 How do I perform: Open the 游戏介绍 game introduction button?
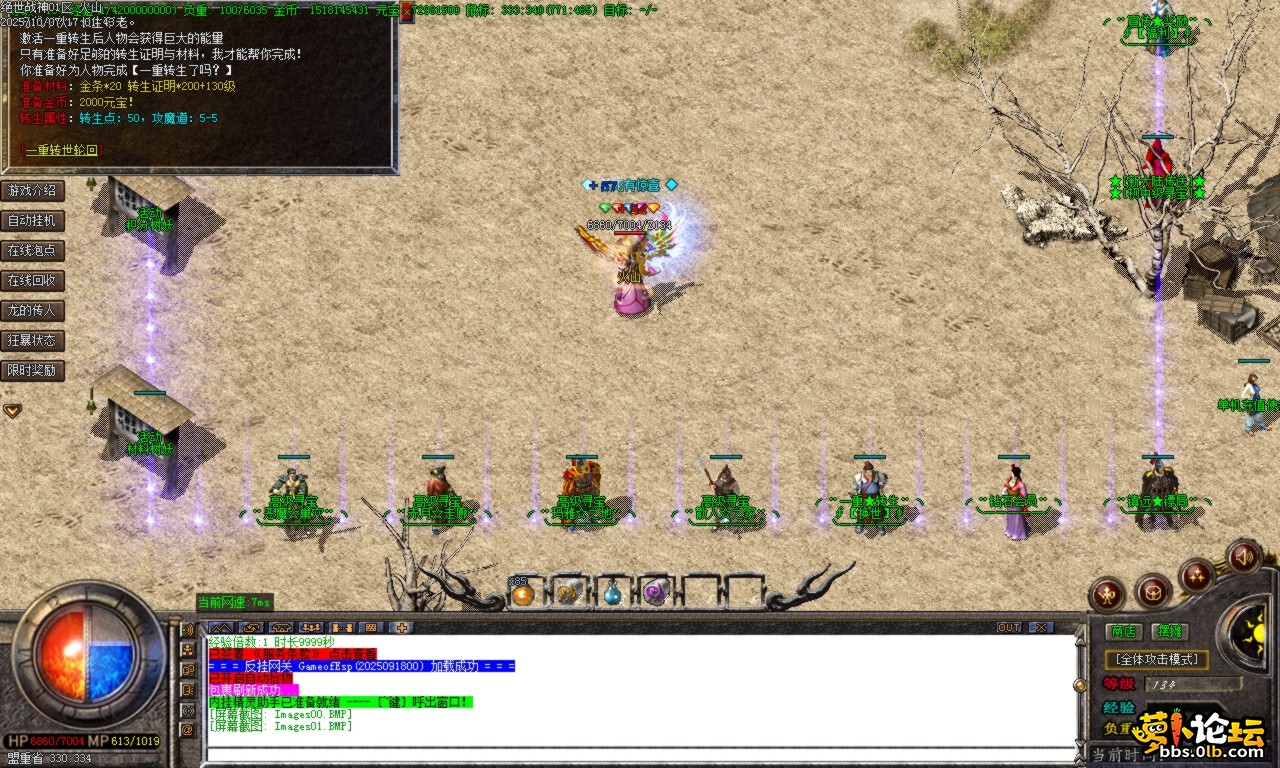tap(32, 190)
